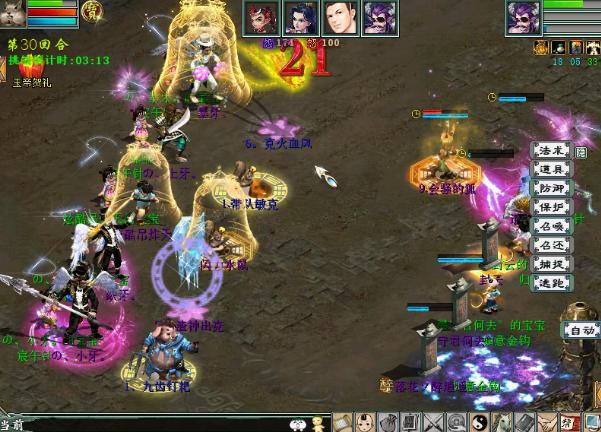Select the 捕捉 capture command
Image resolution: width=601 pixels, height=432 pixels.
551,264
